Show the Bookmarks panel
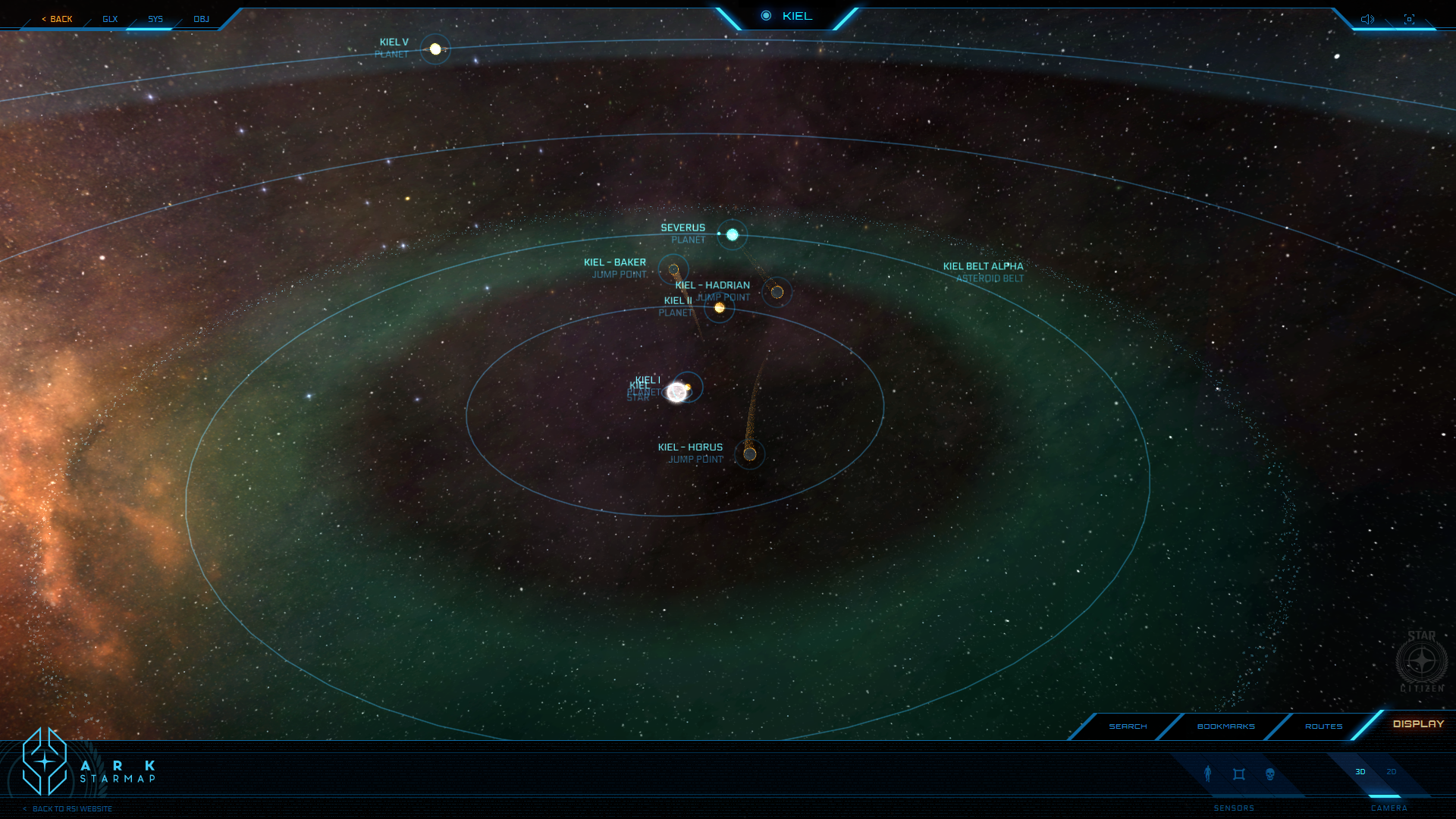The height and width of the screenshot is (819, 1456). 1225,726
